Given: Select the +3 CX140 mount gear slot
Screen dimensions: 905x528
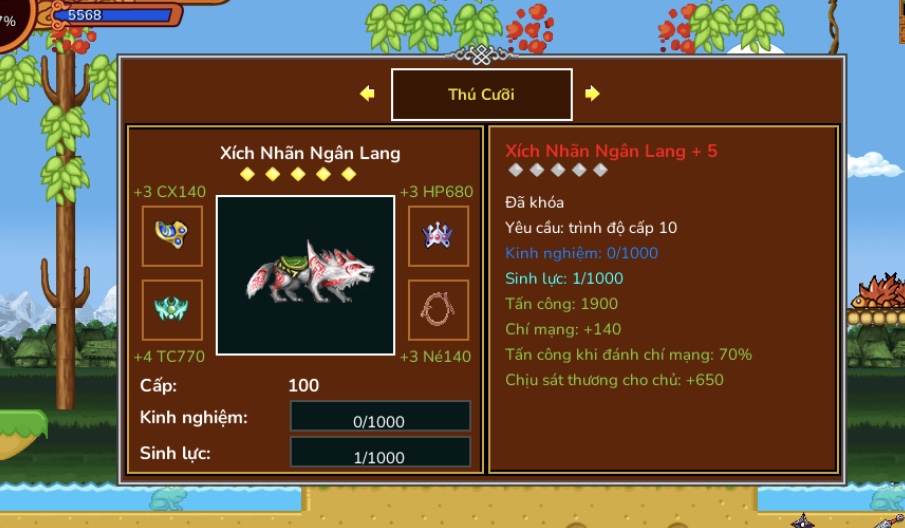Looking at the screenshot, I should click(x=172, y=236).
